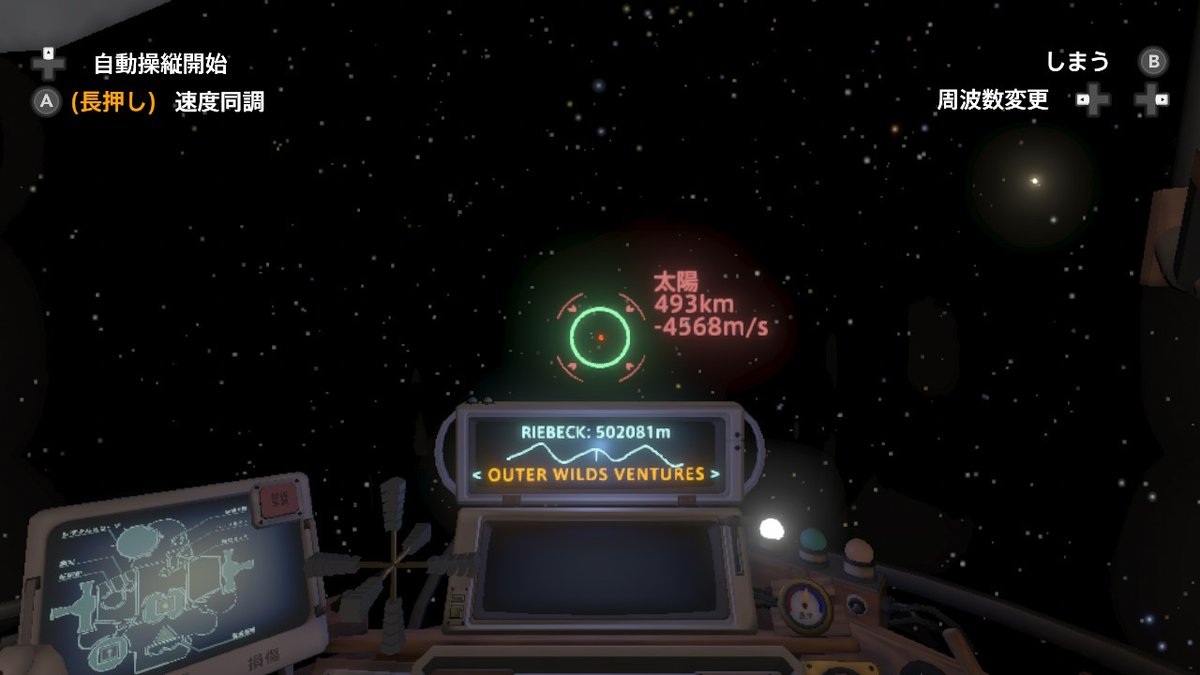Select next frequency with right arrow
The image size is (1200, 675).
click(x=714, y=474)
